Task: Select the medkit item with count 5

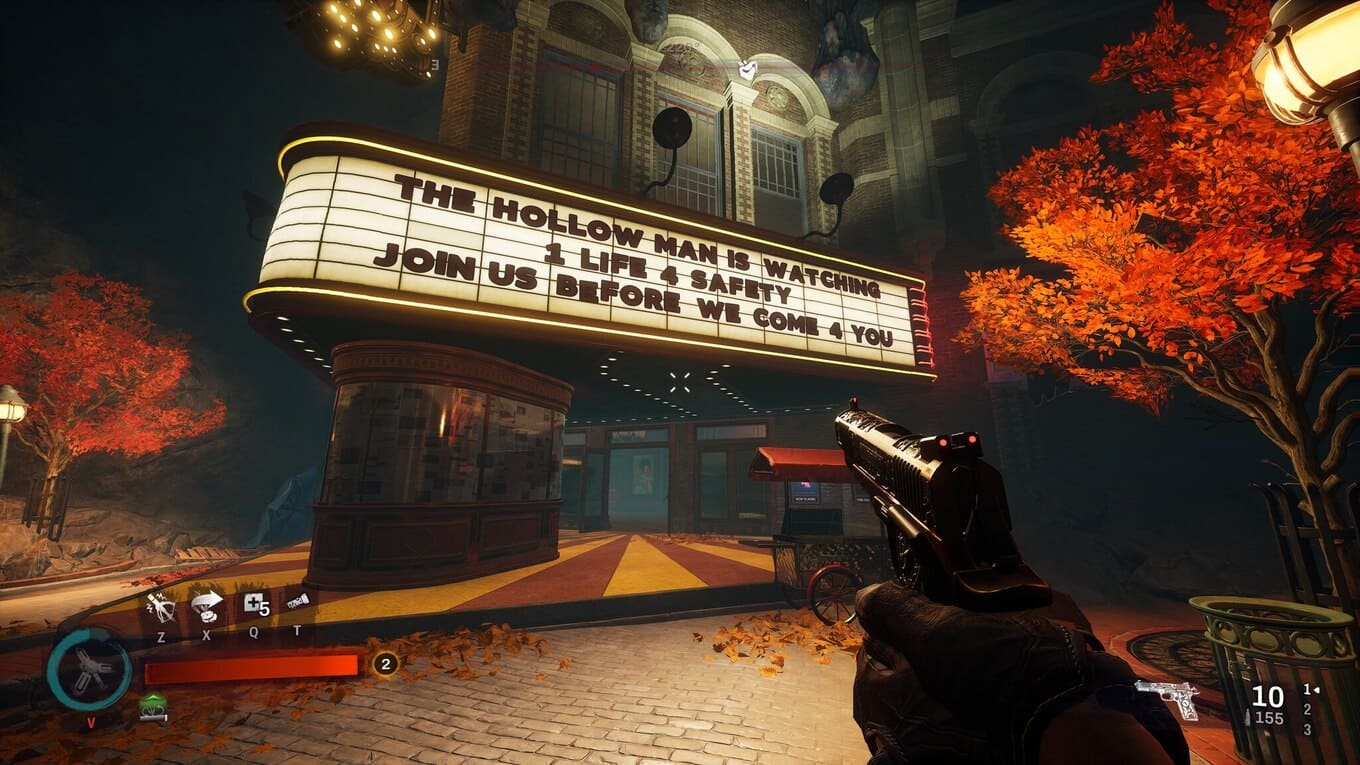Action: coord(254,605)
